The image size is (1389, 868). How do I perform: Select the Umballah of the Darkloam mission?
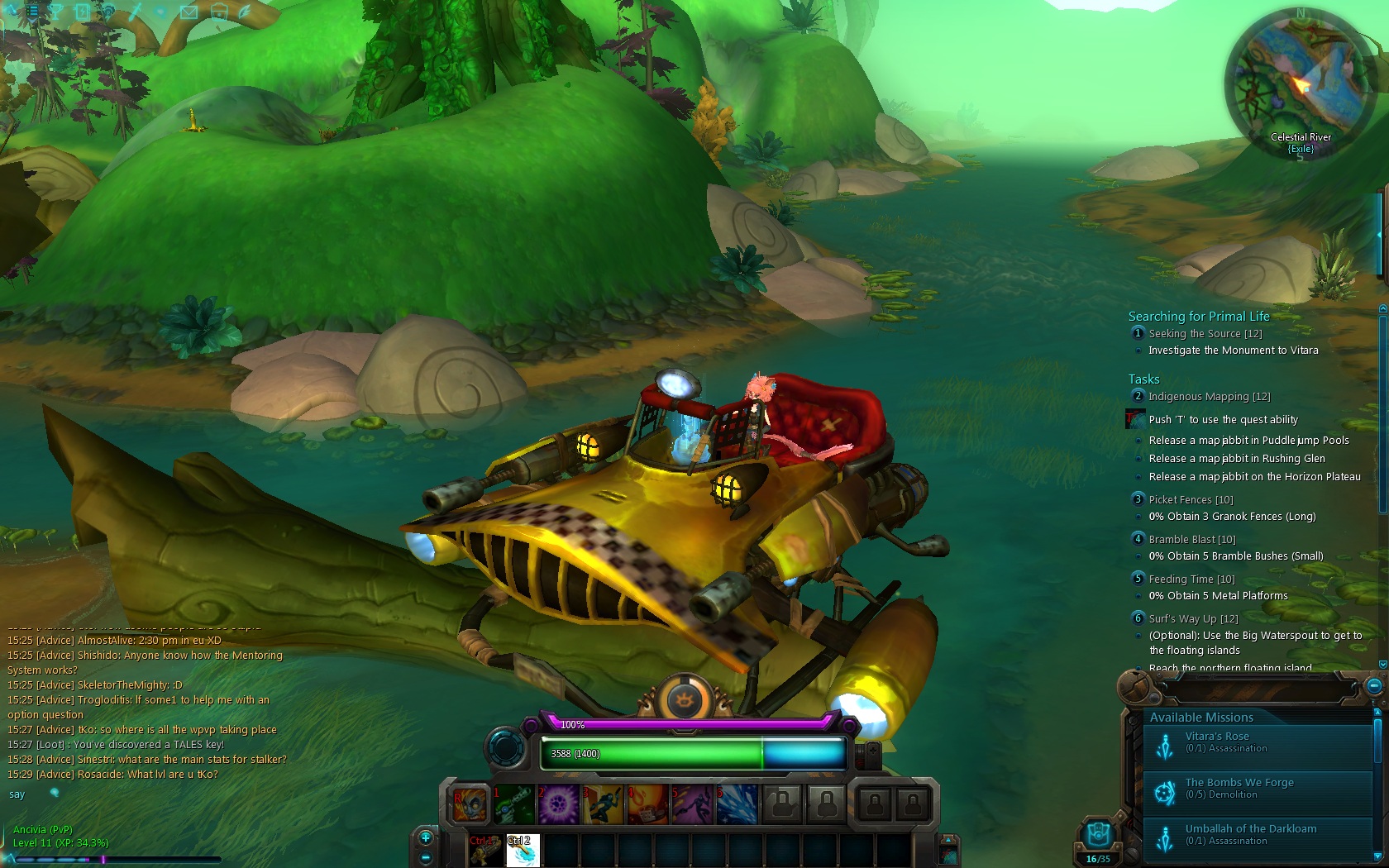coord(1251,834)
